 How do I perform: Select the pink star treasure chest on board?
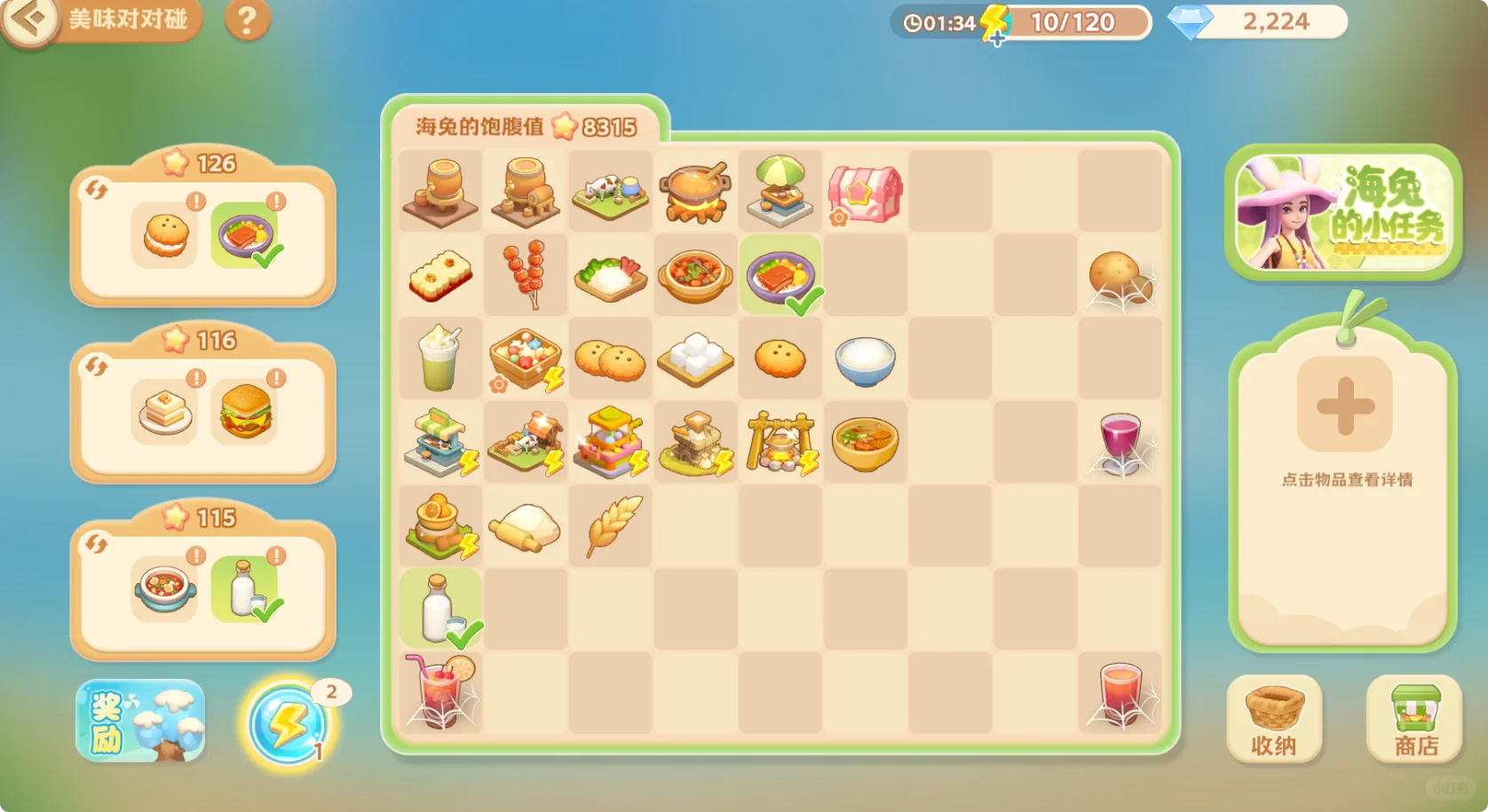click(x=866, y=191)
